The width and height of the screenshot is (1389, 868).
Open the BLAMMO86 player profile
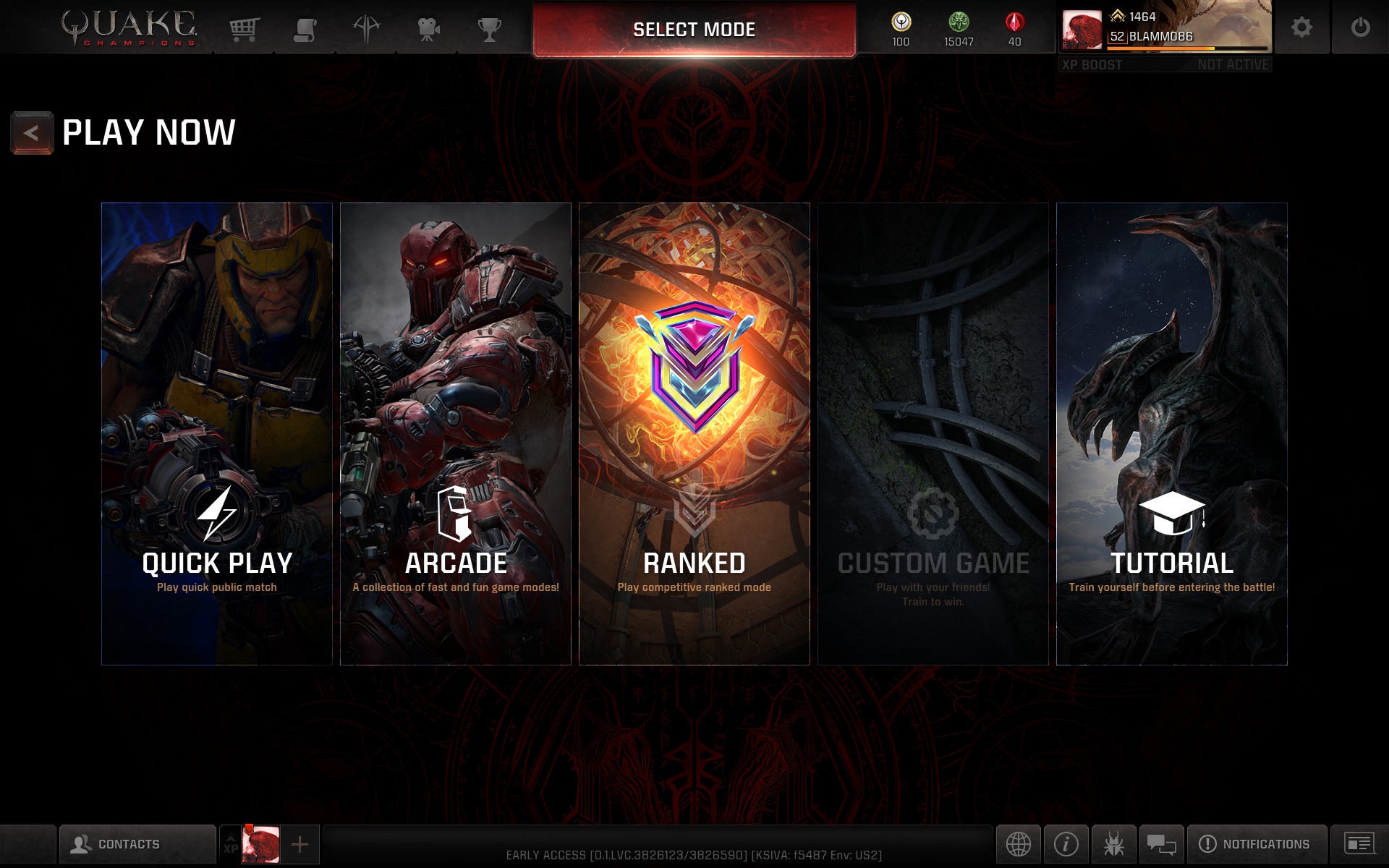[1165, 29]
